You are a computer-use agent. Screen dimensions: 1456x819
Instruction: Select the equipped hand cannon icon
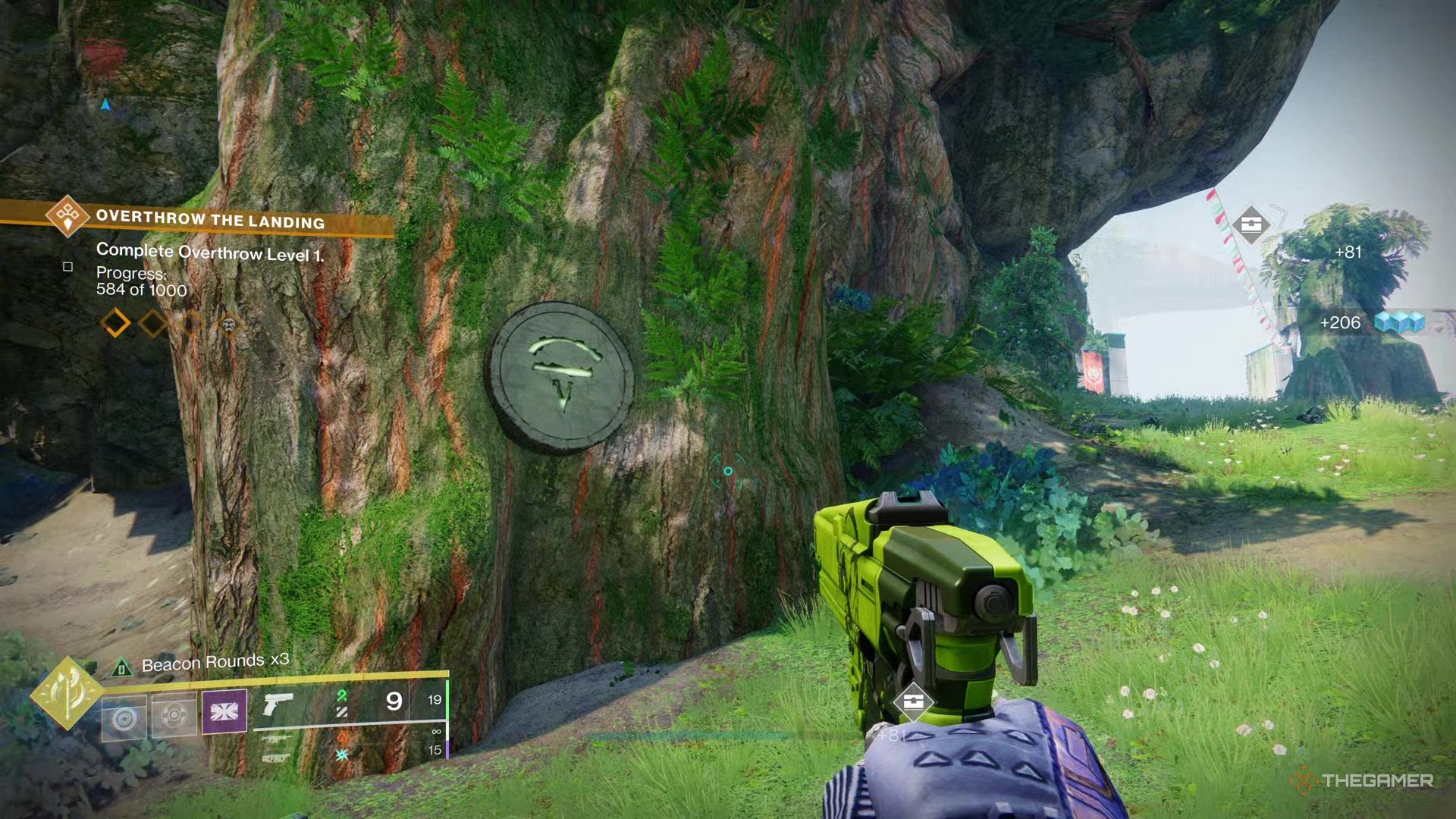tap(278, 704)
